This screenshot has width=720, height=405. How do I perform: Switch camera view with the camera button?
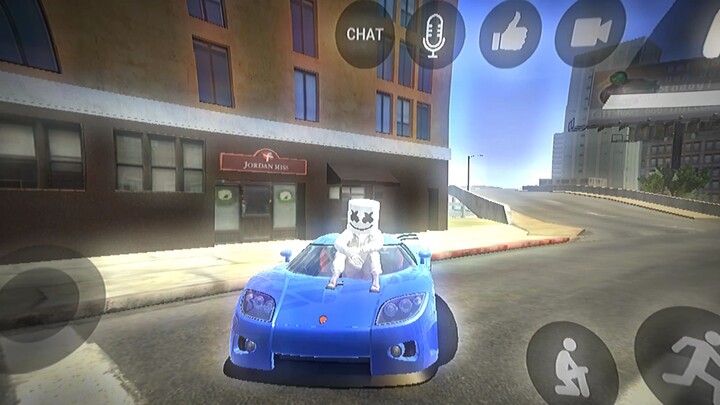(590, 33)
